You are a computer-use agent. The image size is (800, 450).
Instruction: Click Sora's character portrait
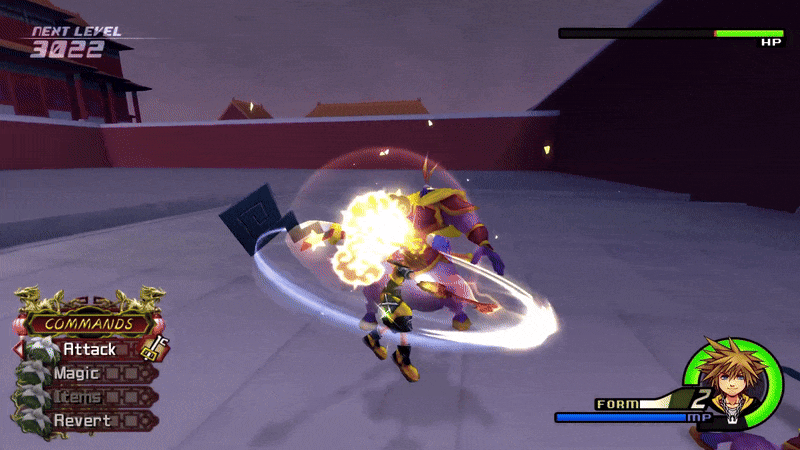tap(733, 383)
